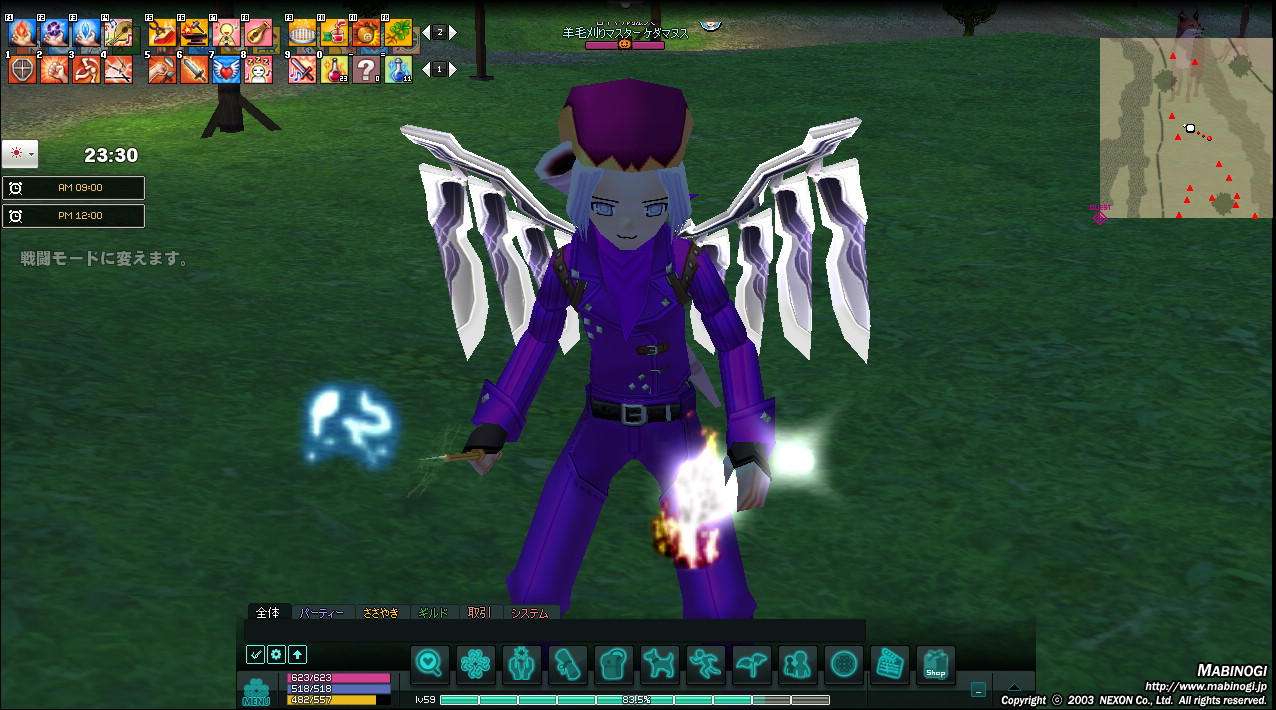Open the Shop button in bottom bar
The height and width of the screenshot is (710, 1276).
tap(935, 664)
